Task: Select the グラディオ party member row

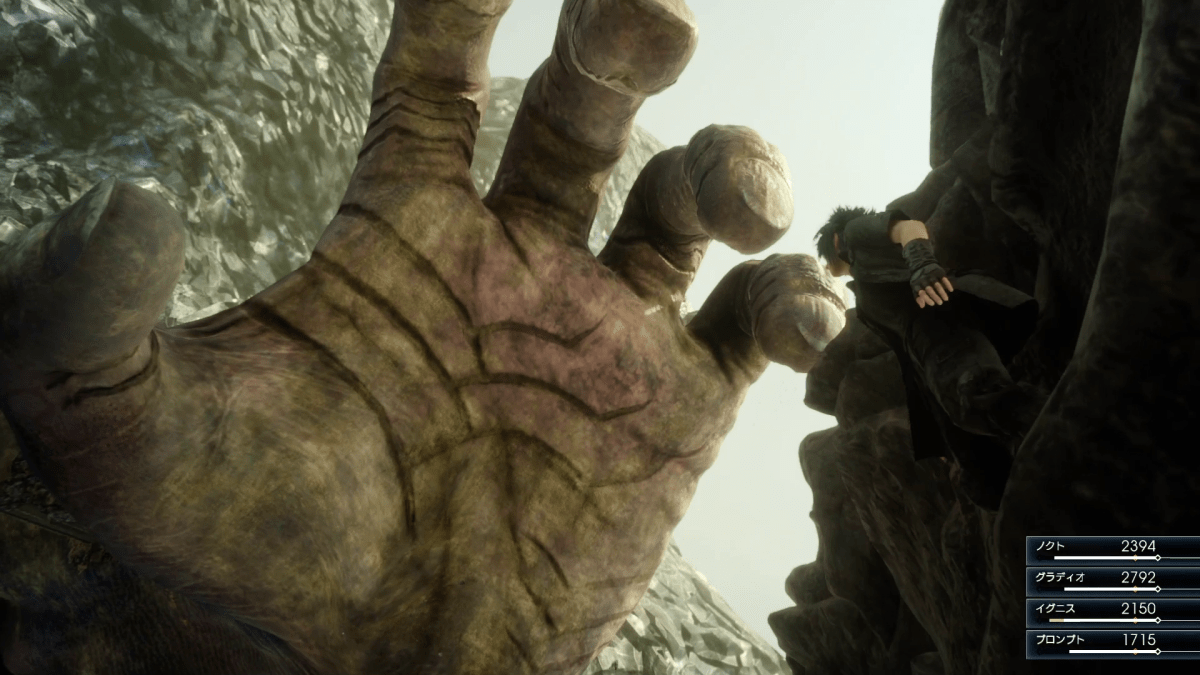Action: (1112, 580)
